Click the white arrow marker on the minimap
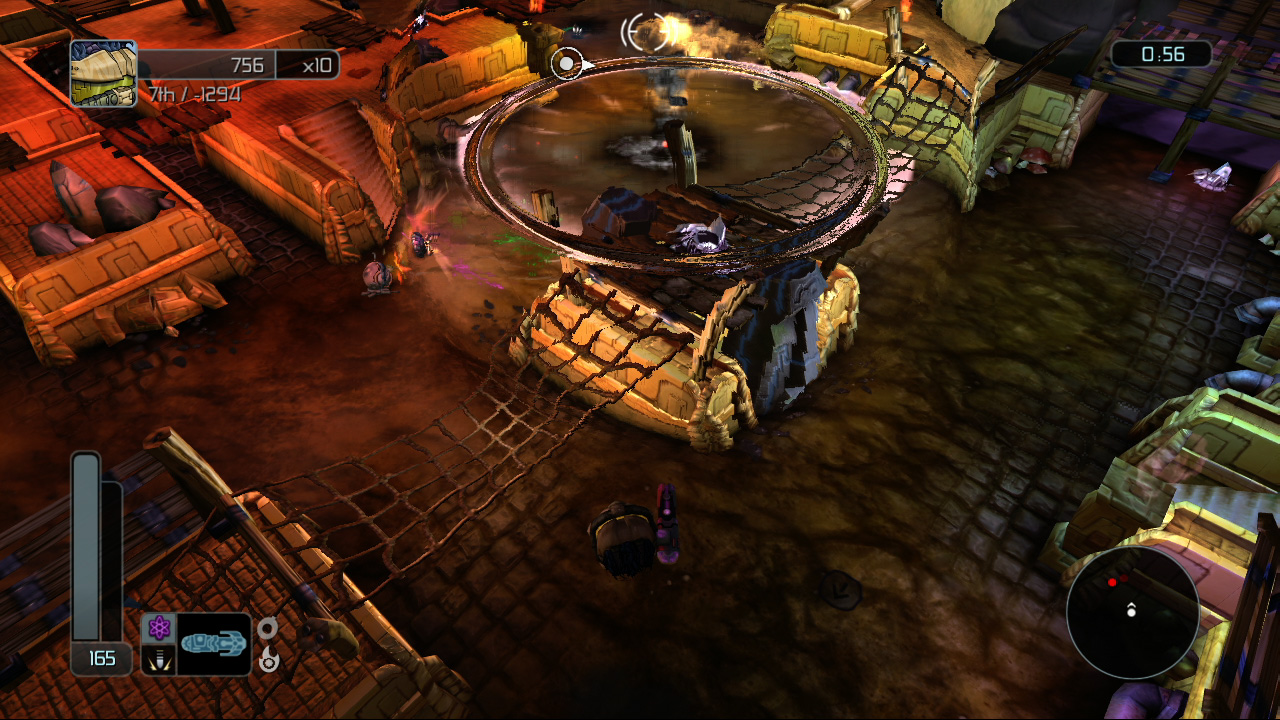 click(1132, 611)
